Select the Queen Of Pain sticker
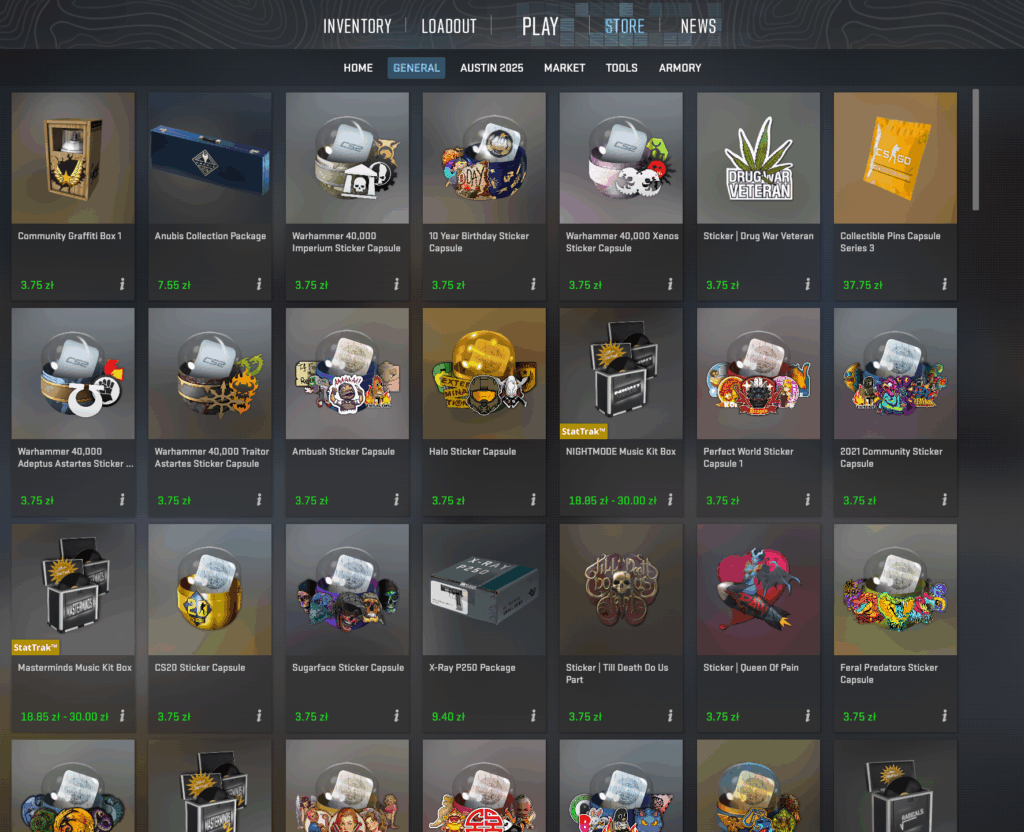Screen dimensions: 1024x832 click(x=758, y=589)
